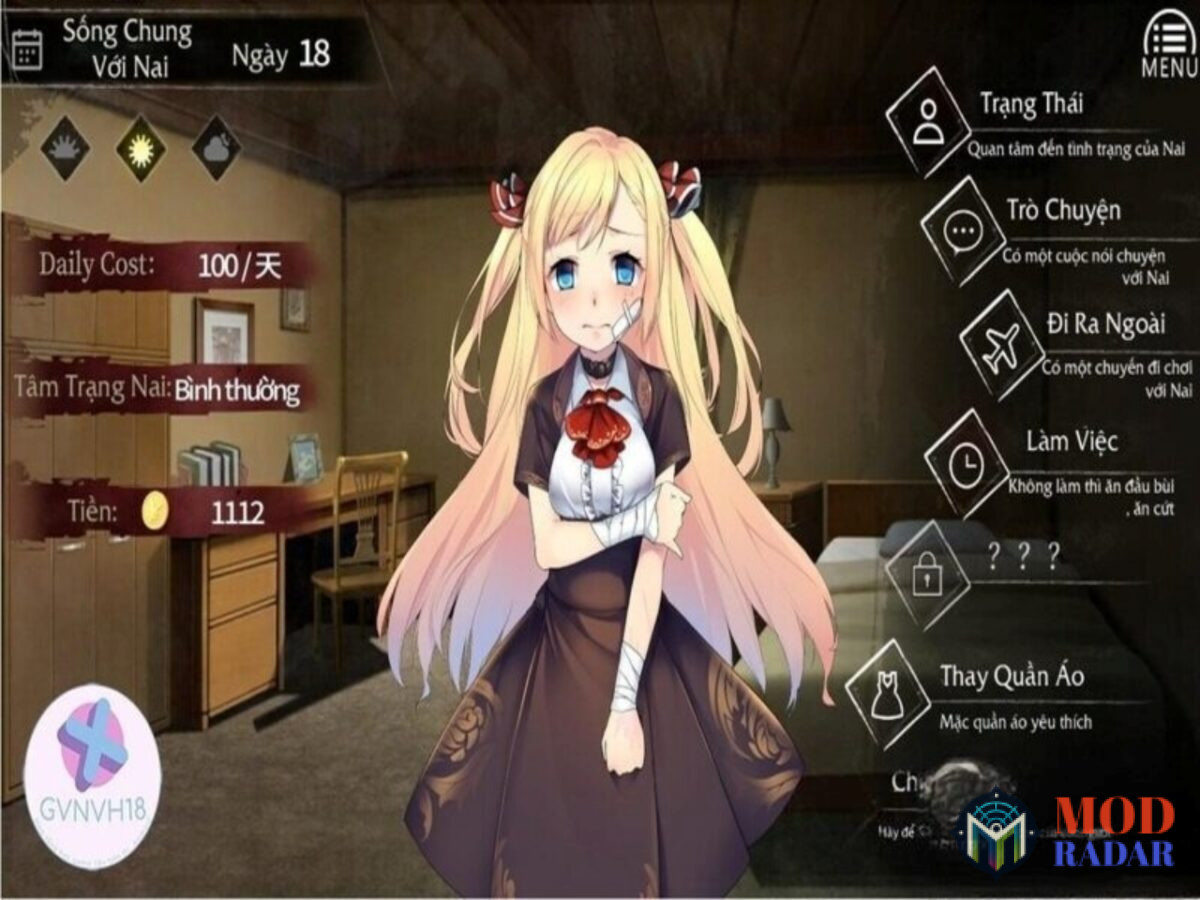The image size is (1200, 900).
Task: Open Thay Quần Áo clothing option
Action: click(887, 693)
